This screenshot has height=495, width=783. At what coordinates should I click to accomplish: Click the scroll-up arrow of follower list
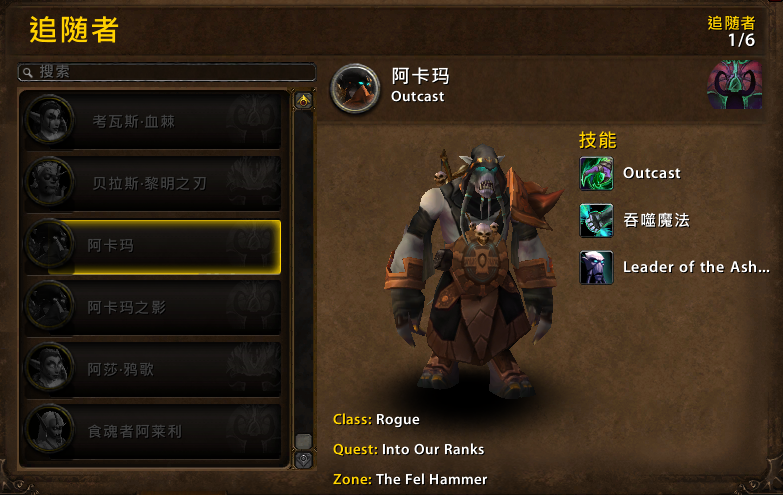tap(303, 100)
